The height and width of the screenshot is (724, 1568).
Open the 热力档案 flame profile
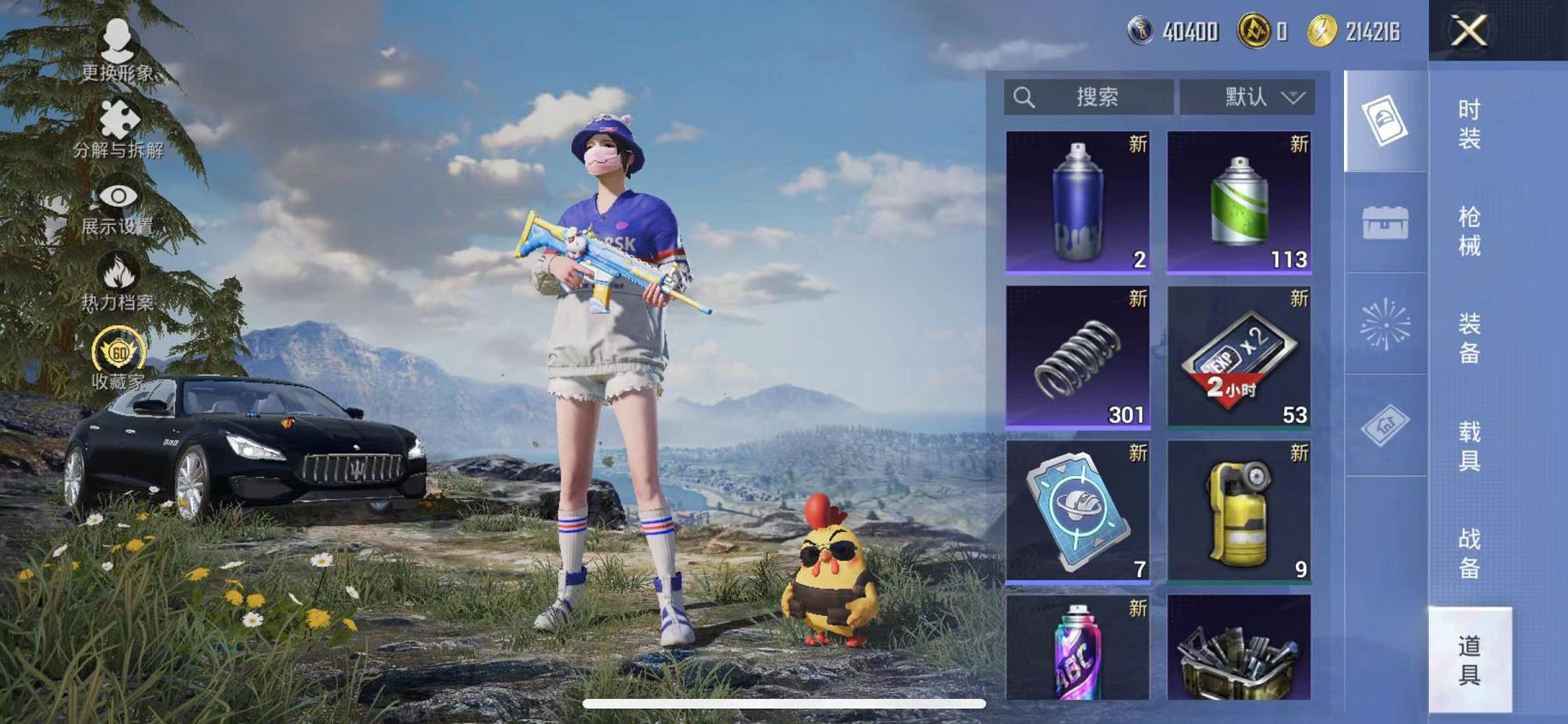(x=118, y=281)
